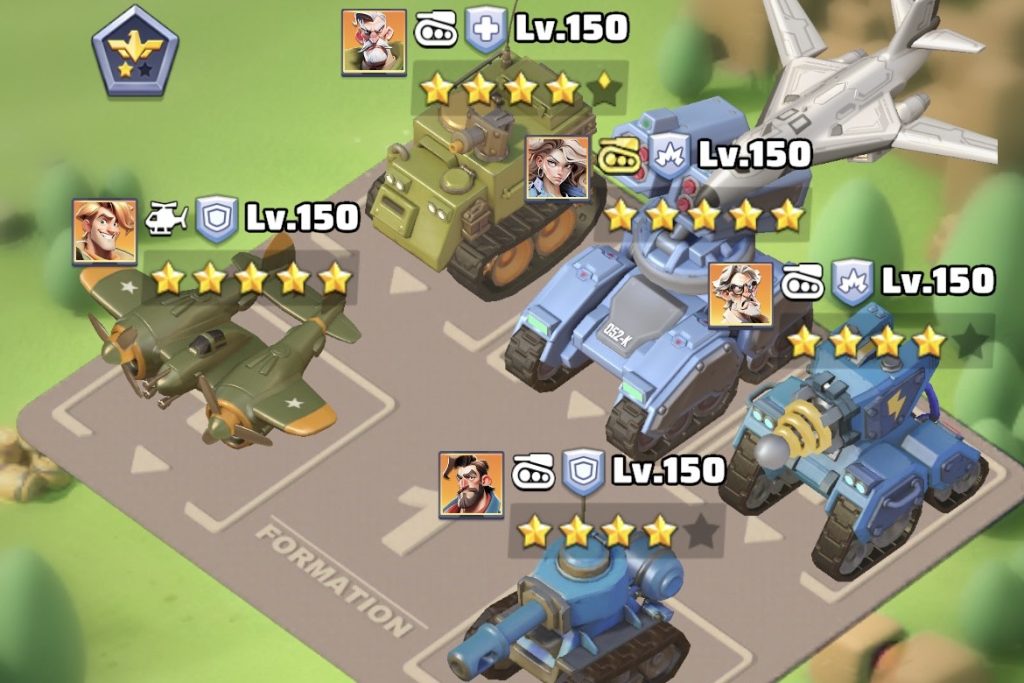The height and width of the screenshot is (683, 1024).
Task: Select the bald white-bearded hero portrait
Action: point(373,42)
